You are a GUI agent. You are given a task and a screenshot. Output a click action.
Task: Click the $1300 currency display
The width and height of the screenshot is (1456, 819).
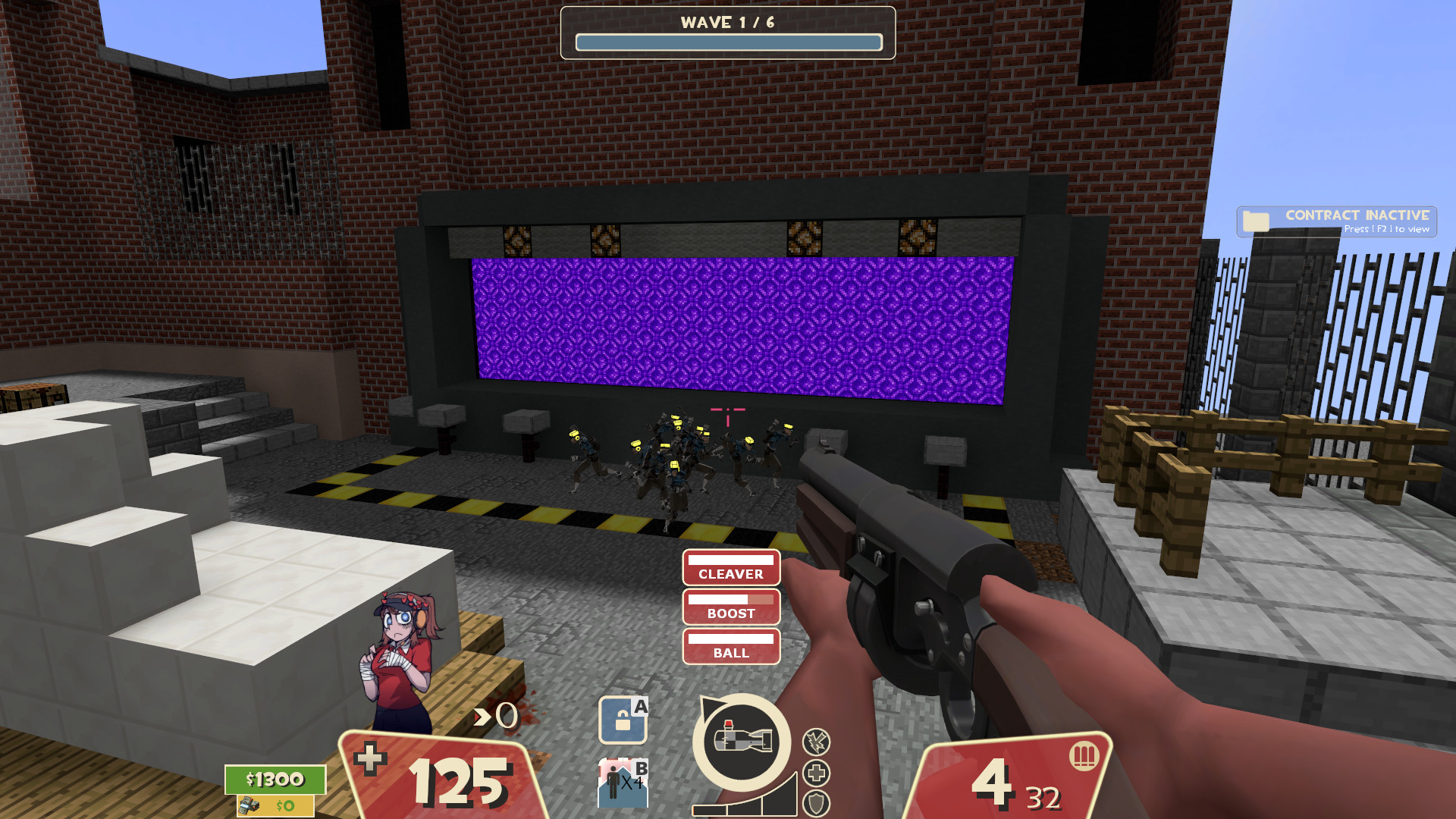coord(275,779)
